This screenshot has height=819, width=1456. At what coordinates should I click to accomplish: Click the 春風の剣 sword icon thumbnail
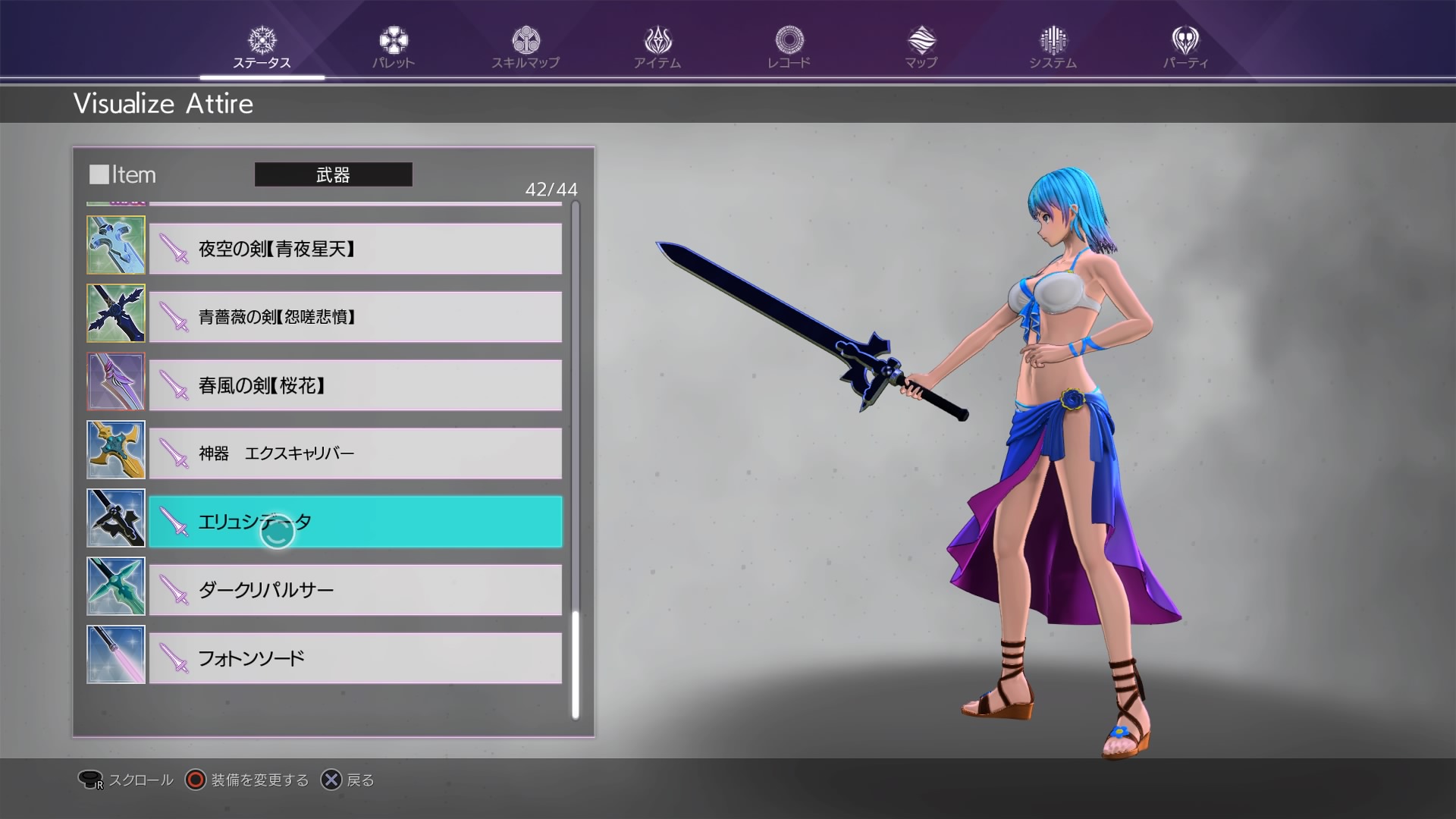click(115, 381)
